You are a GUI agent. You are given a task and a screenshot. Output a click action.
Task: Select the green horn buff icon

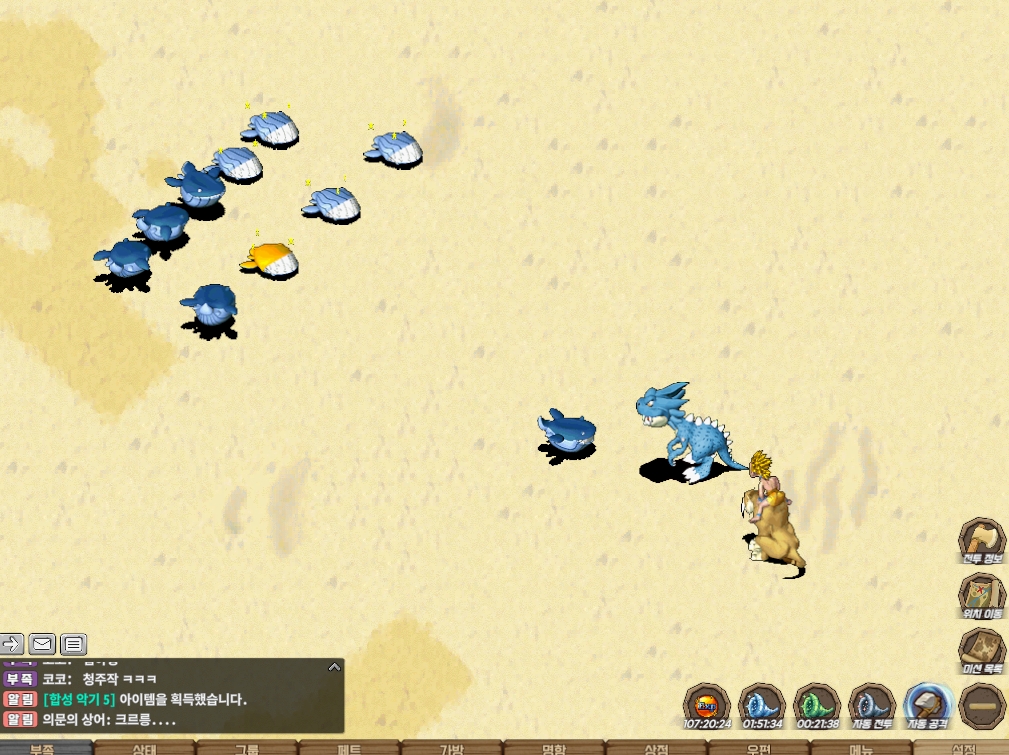(x=816, y=705)
